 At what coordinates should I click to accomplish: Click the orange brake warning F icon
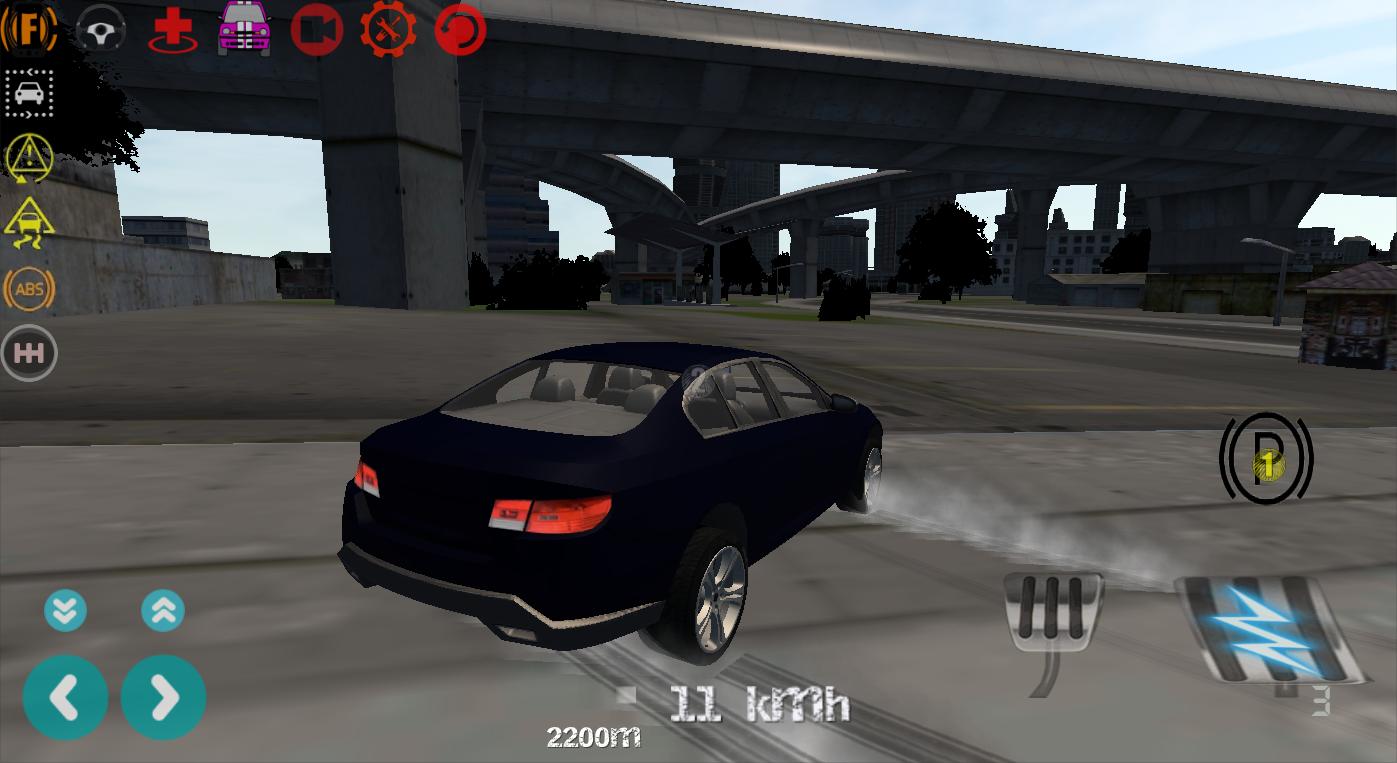[29, 28]
